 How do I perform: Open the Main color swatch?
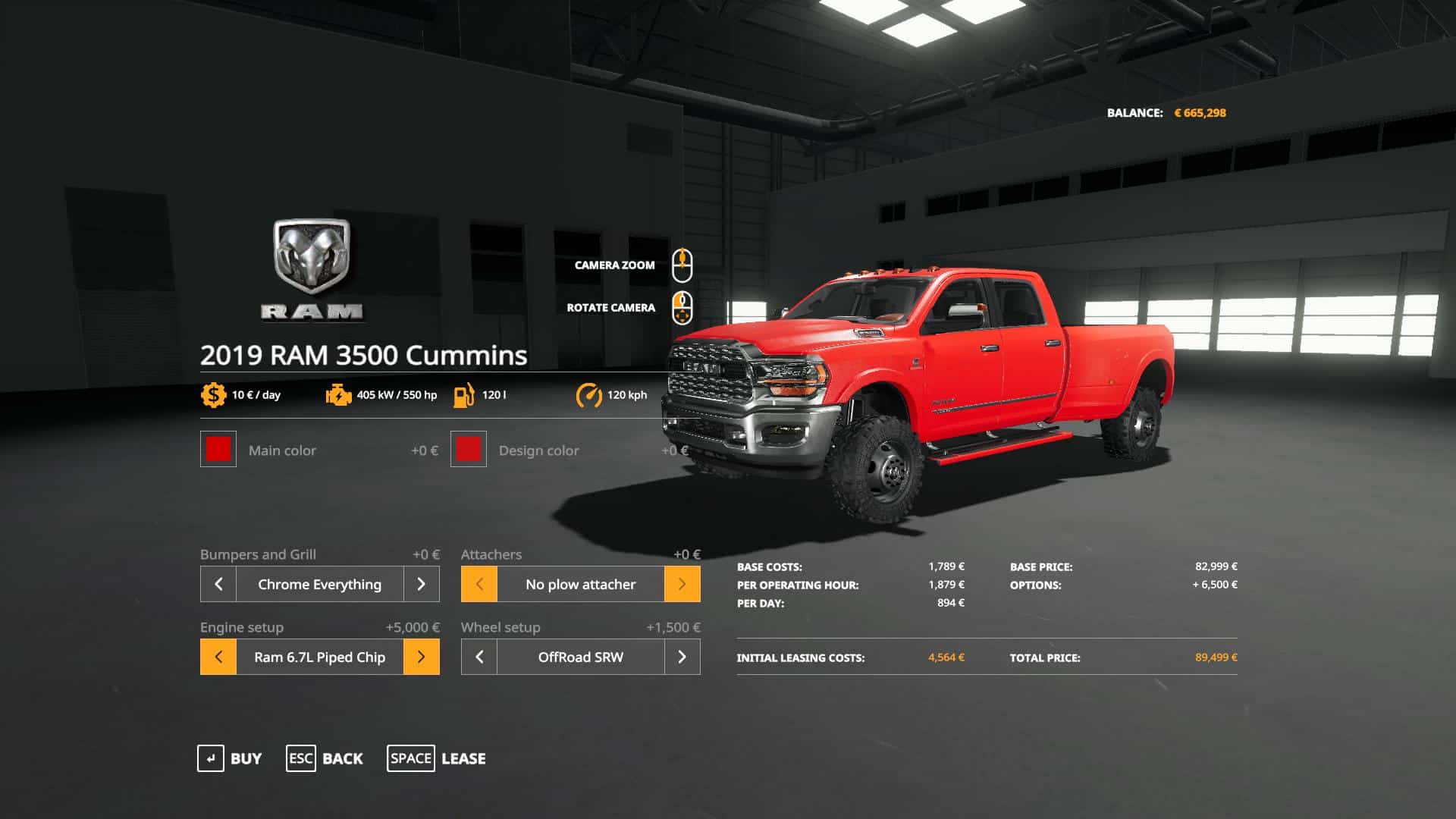[x=218, y=450]
